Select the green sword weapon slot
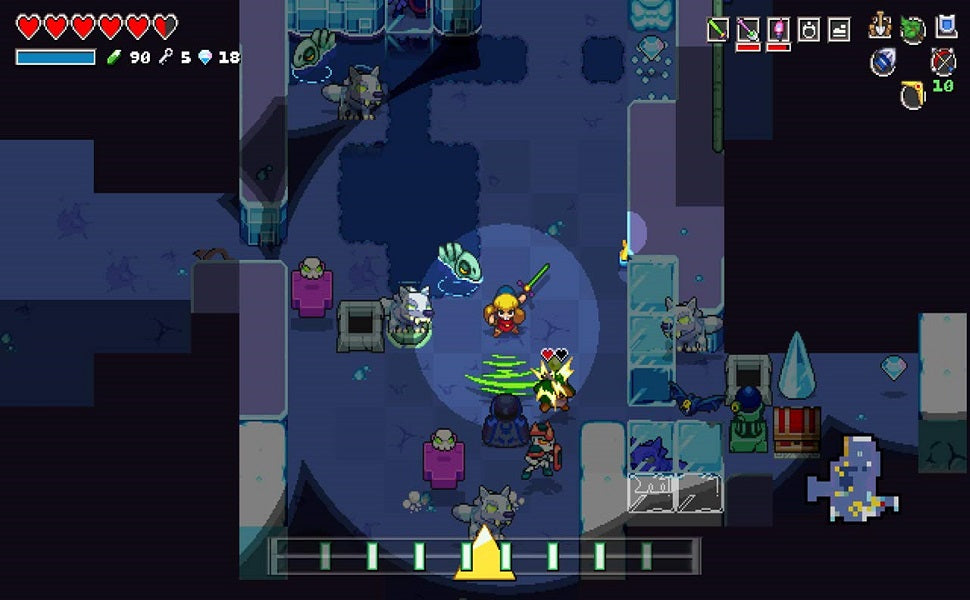 coord(717,30)
